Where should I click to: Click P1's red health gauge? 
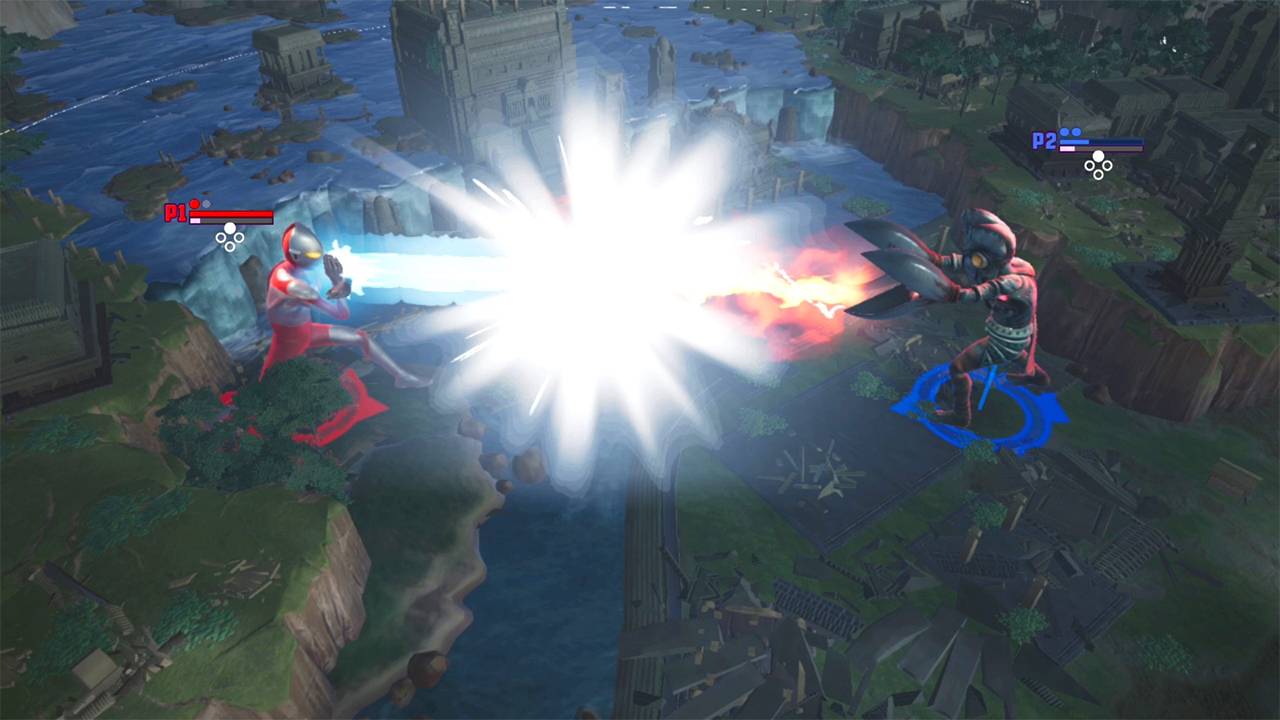click(231, 214)
